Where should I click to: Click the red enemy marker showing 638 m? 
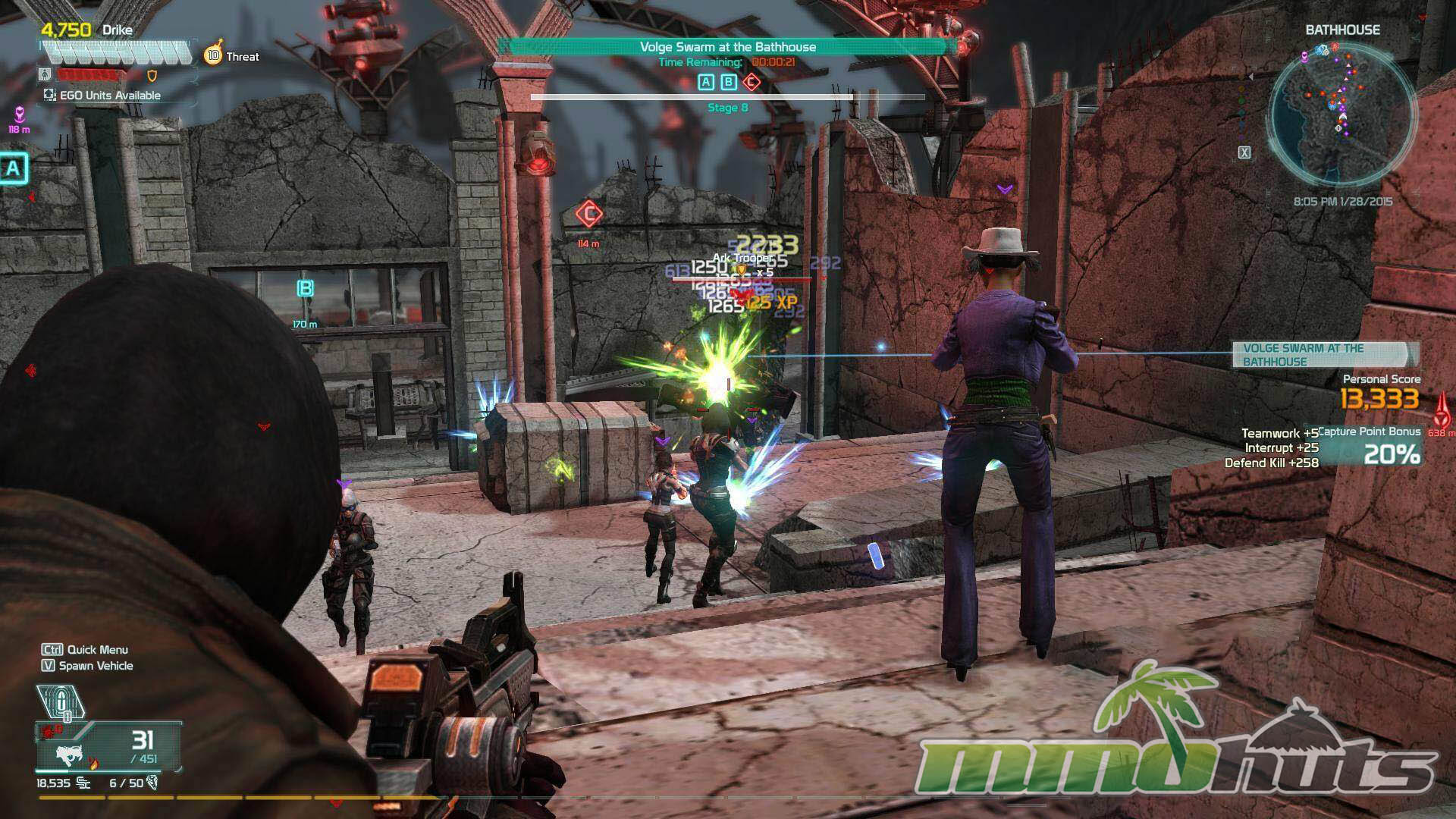coord(1442,409)
